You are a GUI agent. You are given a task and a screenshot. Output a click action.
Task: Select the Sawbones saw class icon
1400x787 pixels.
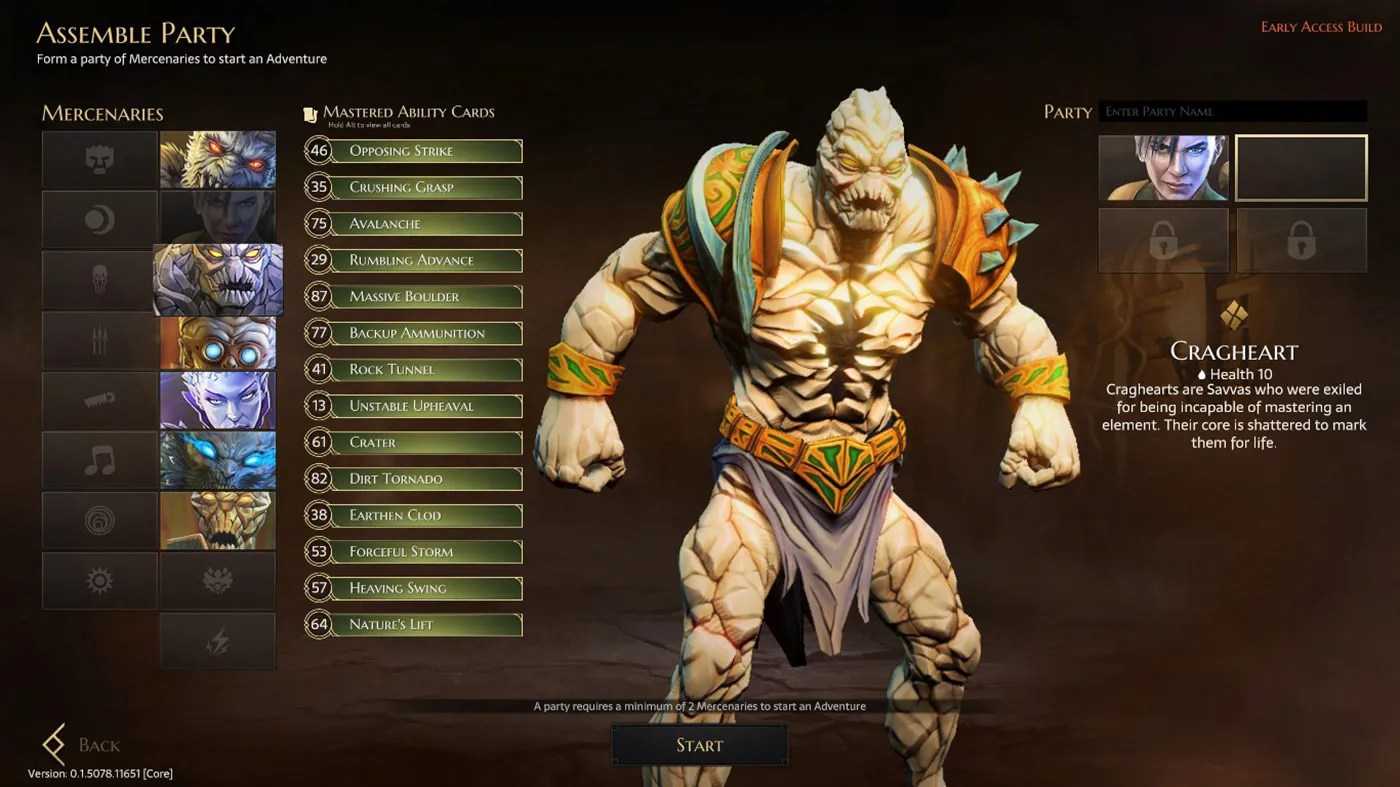click(99, 399)
